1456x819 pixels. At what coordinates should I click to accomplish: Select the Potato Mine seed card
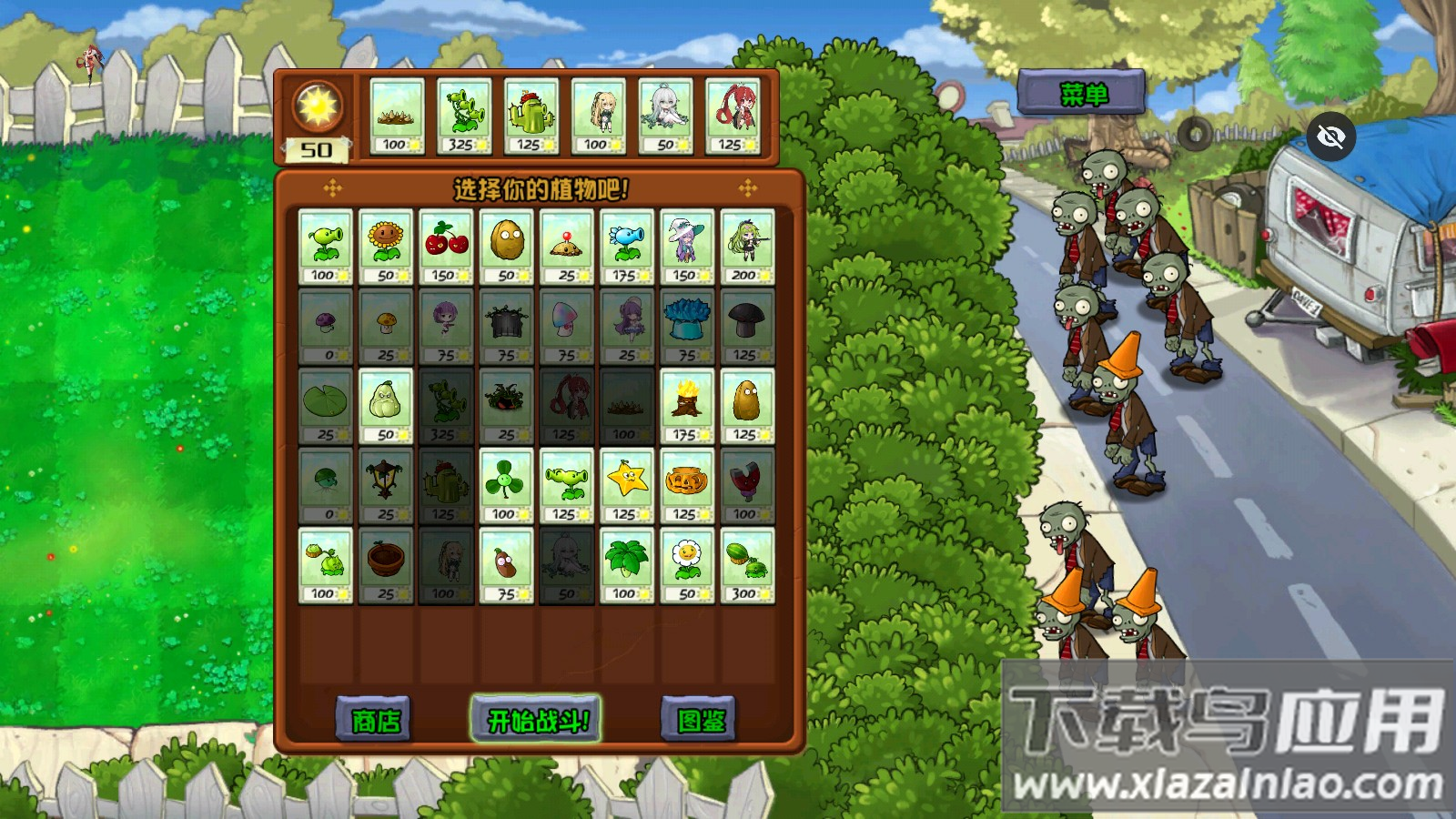tap(566, 247)
